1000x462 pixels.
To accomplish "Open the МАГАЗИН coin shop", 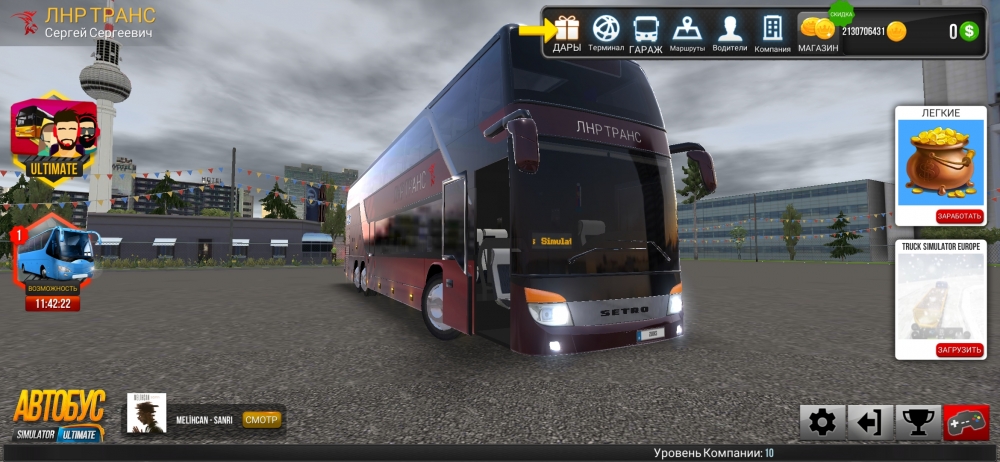I will click(817, 32).
